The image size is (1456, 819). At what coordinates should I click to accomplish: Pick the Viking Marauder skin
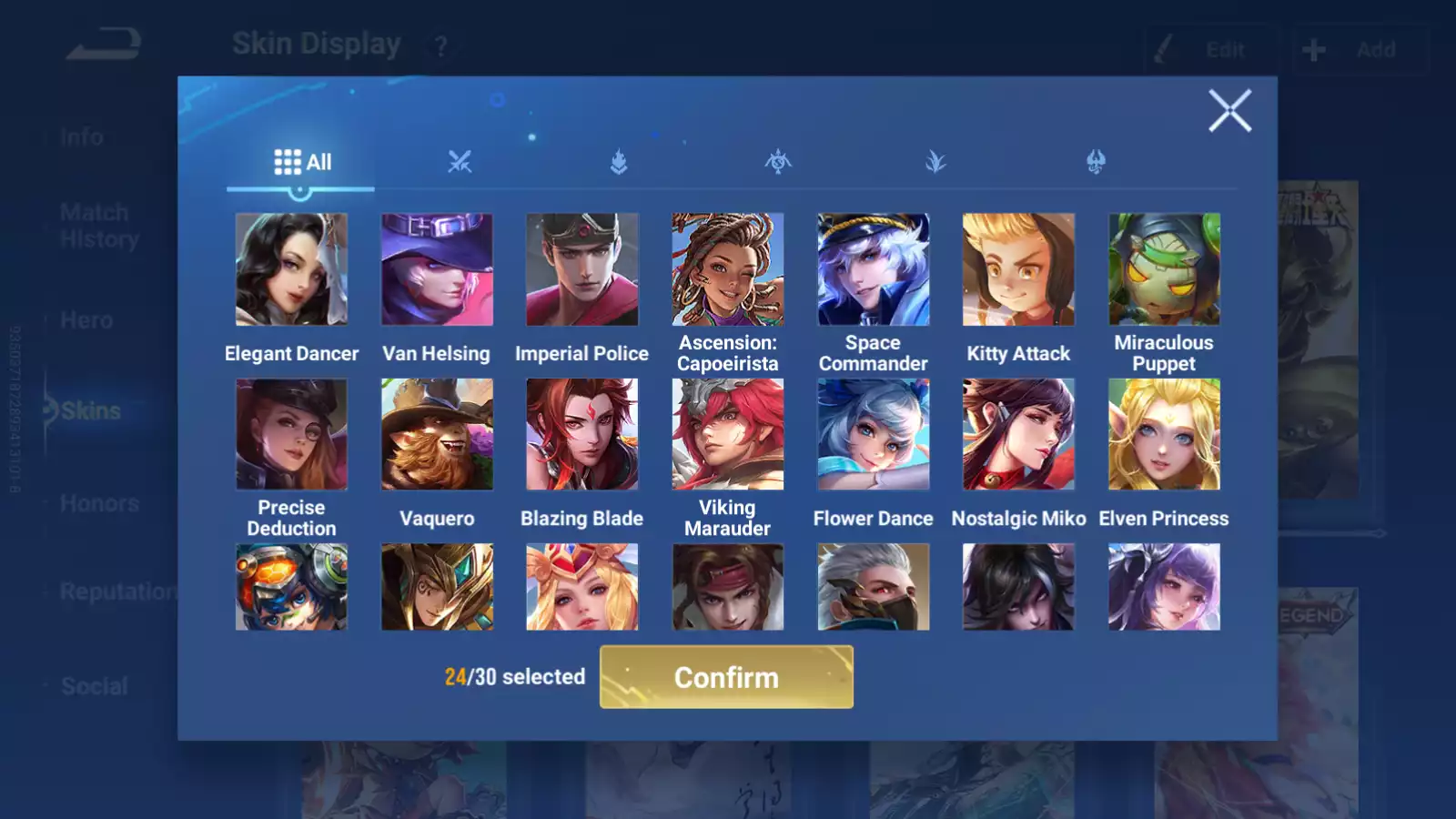pos(728,434)
